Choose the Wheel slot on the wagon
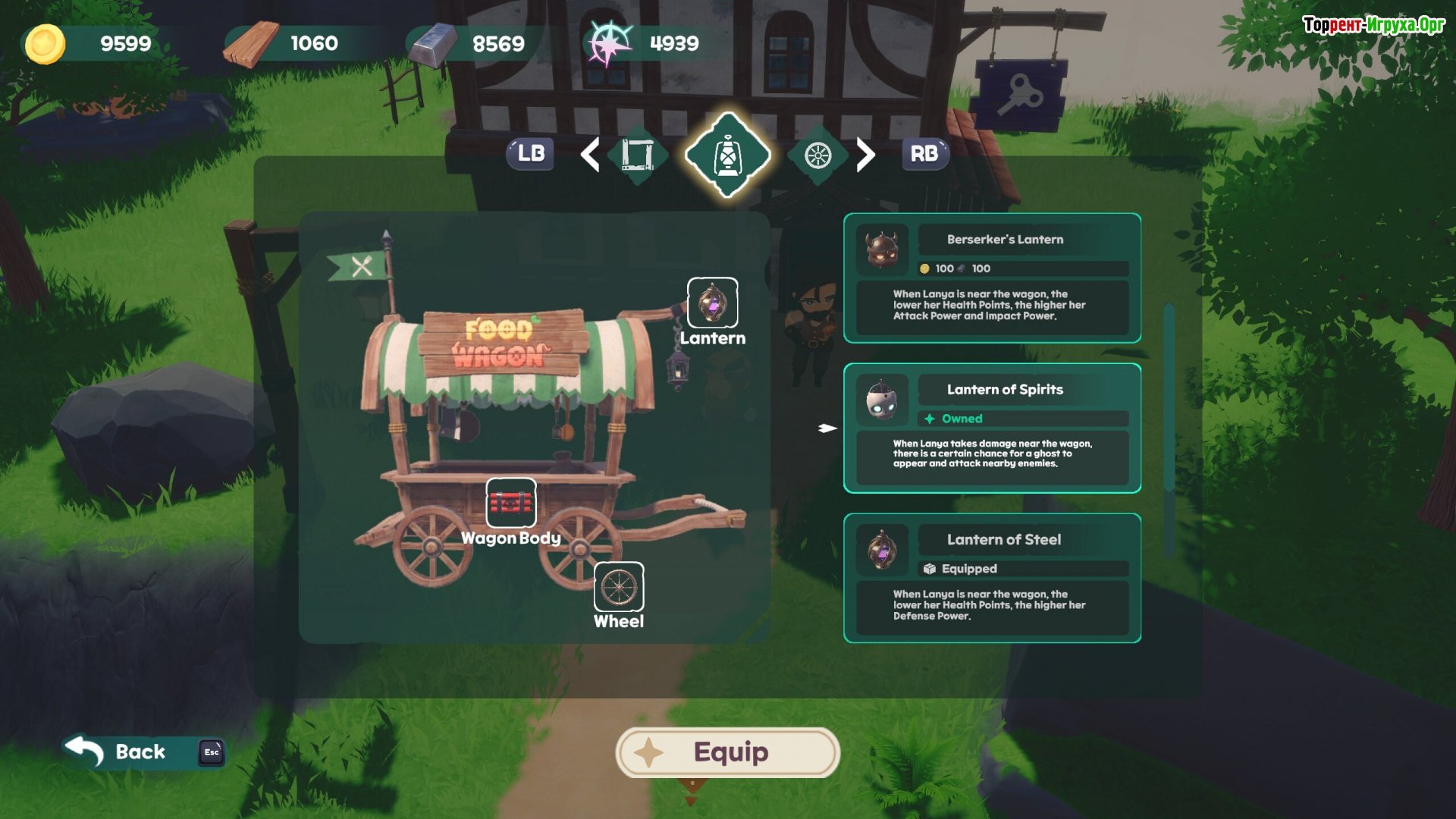Viewport: 1456px width, 819px height. tap(619, 587)
